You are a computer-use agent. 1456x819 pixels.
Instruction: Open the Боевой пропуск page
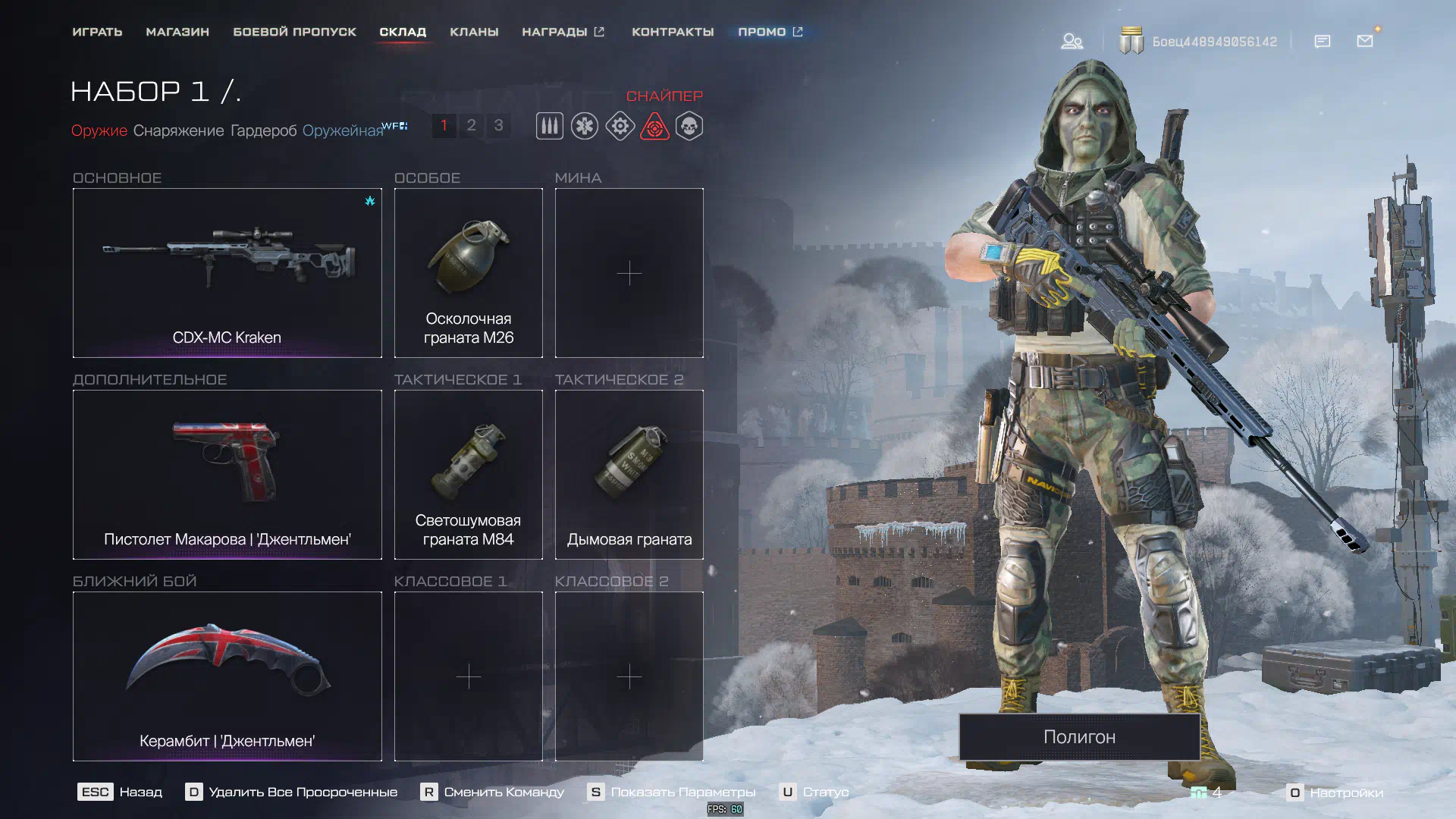pos(294,32)
